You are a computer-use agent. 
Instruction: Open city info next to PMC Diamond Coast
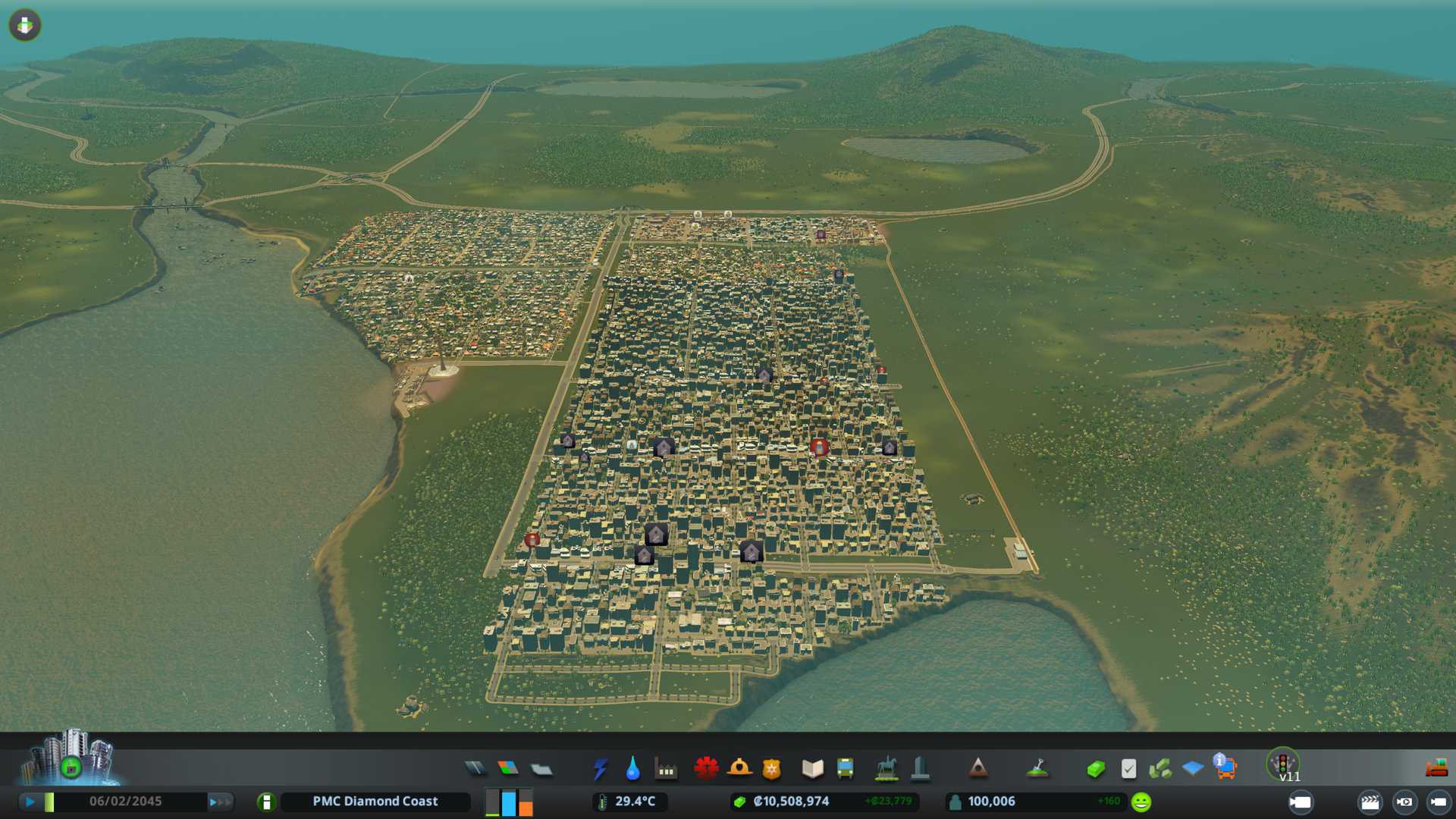(266, 802)
